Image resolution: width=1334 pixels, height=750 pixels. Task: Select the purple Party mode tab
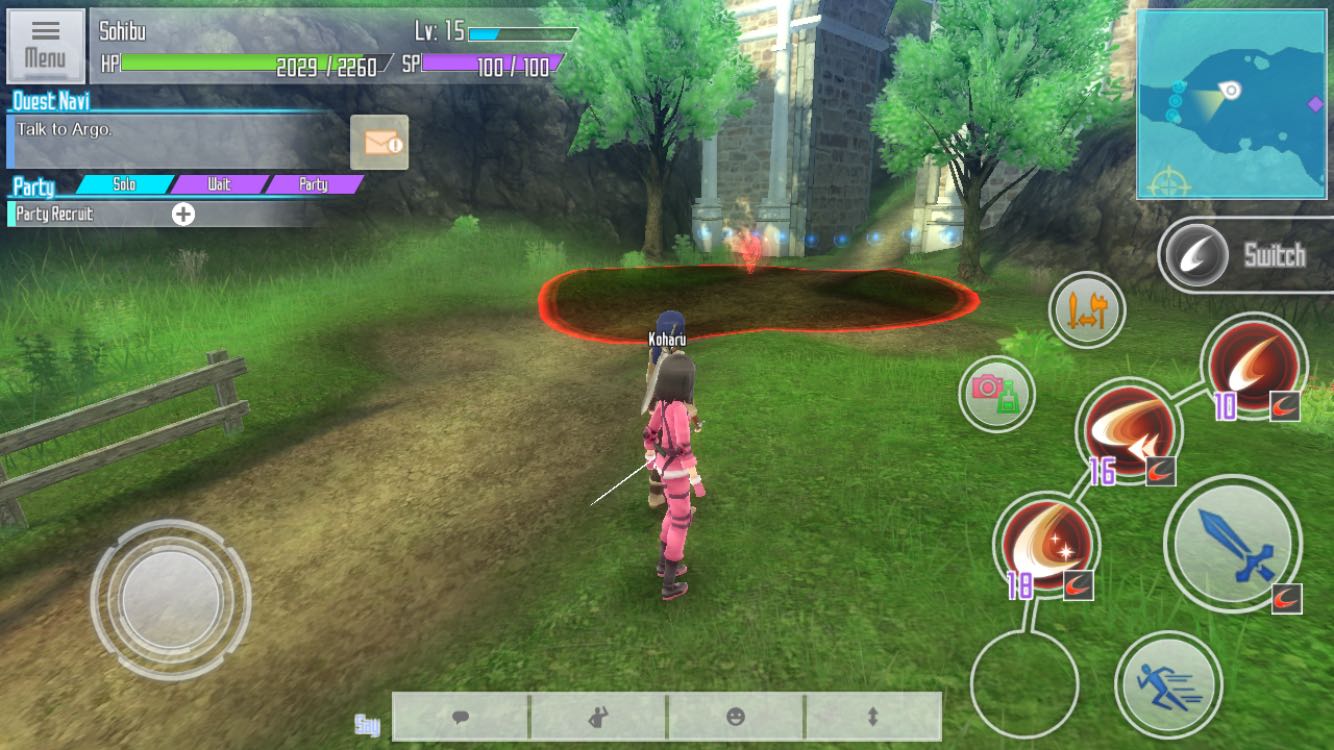pyautogui.click(x=313, y=184)
